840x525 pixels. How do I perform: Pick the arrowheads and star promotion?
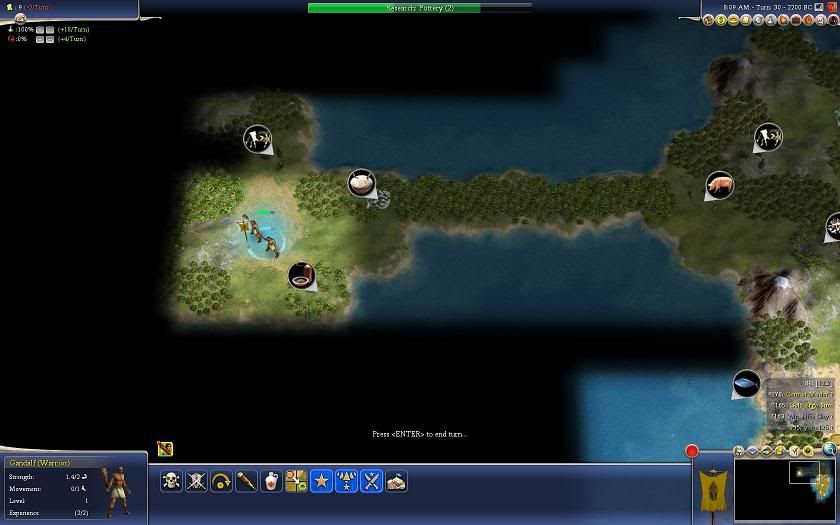pos(346,481)
